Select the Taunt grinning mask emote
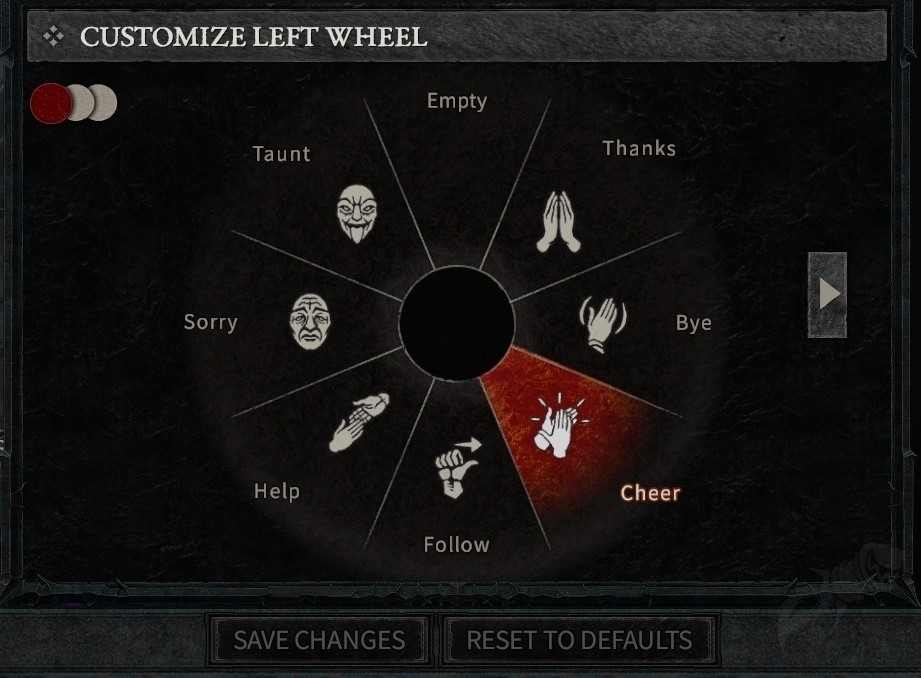The height and width of the screenshot is (678, 921). click(x=356, y=212)
